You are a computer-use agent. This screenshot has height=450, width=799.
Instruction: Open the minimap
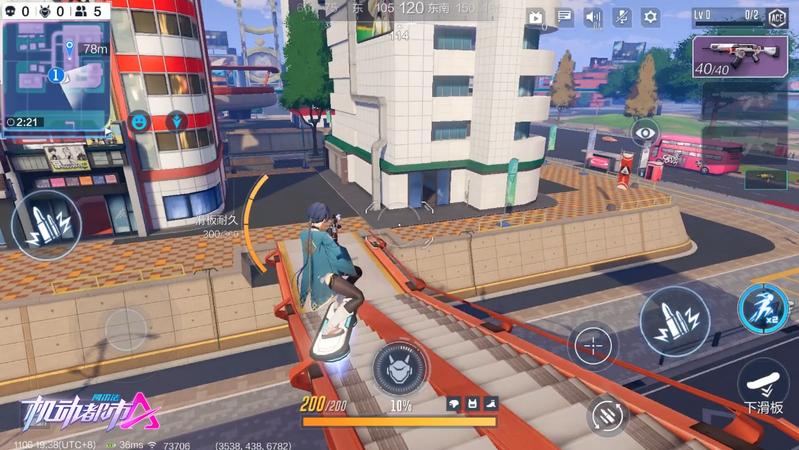tap(55, 72)
